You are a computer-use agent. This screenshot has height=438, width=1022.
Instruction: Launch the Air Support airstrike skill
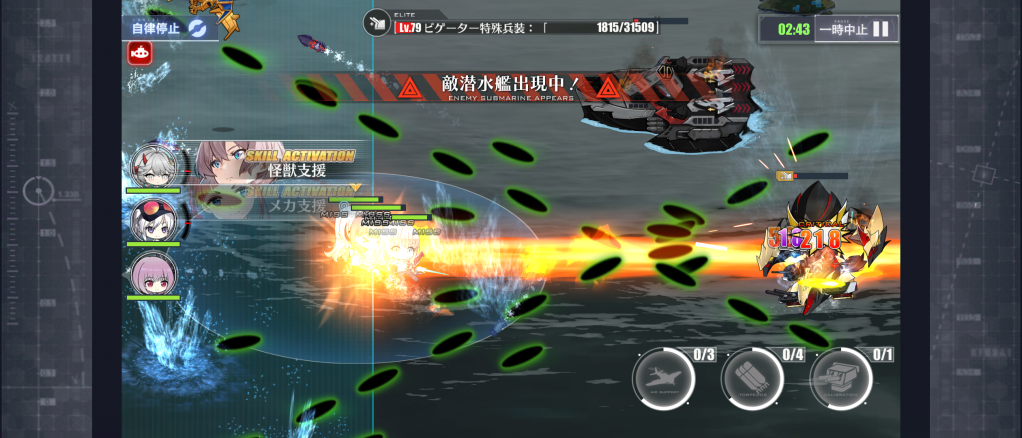(x=663, y=379)
